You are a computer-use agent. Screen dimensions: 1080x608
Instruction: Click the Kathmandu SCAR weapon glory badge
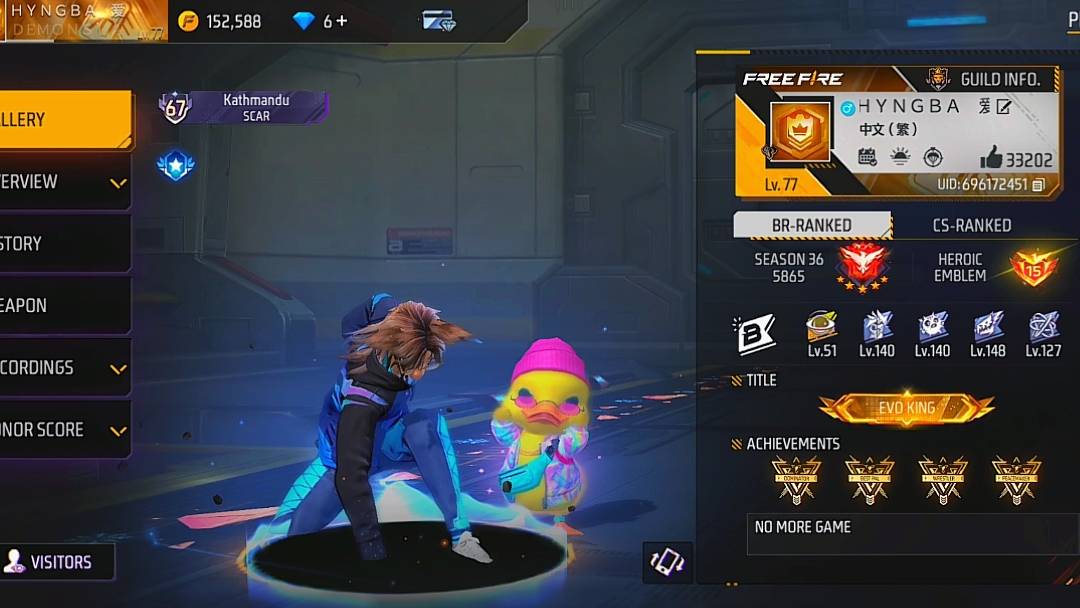click(x=243, y=107)
